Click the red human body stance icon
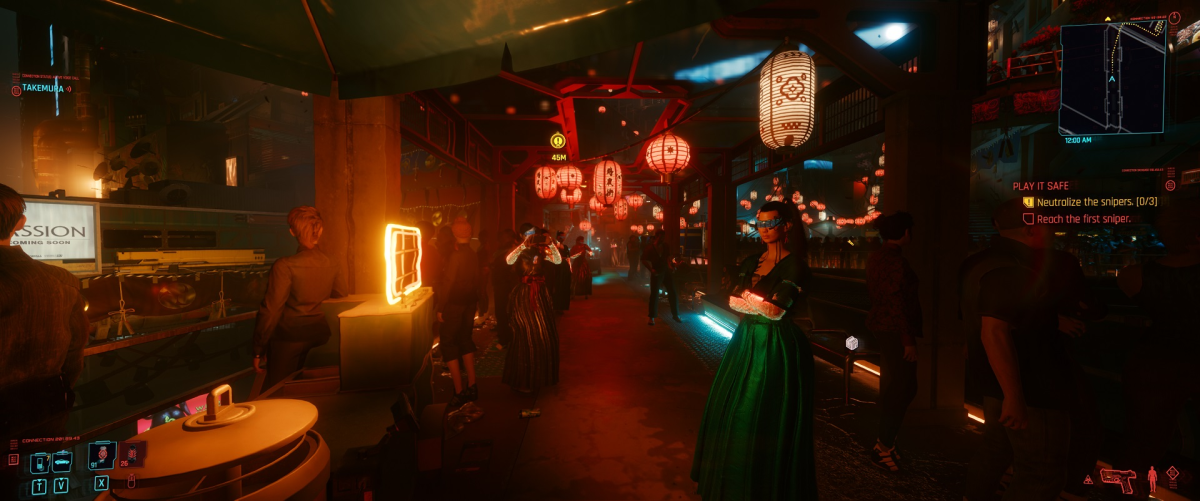 pyautogui.click(x=1150, y=479)
